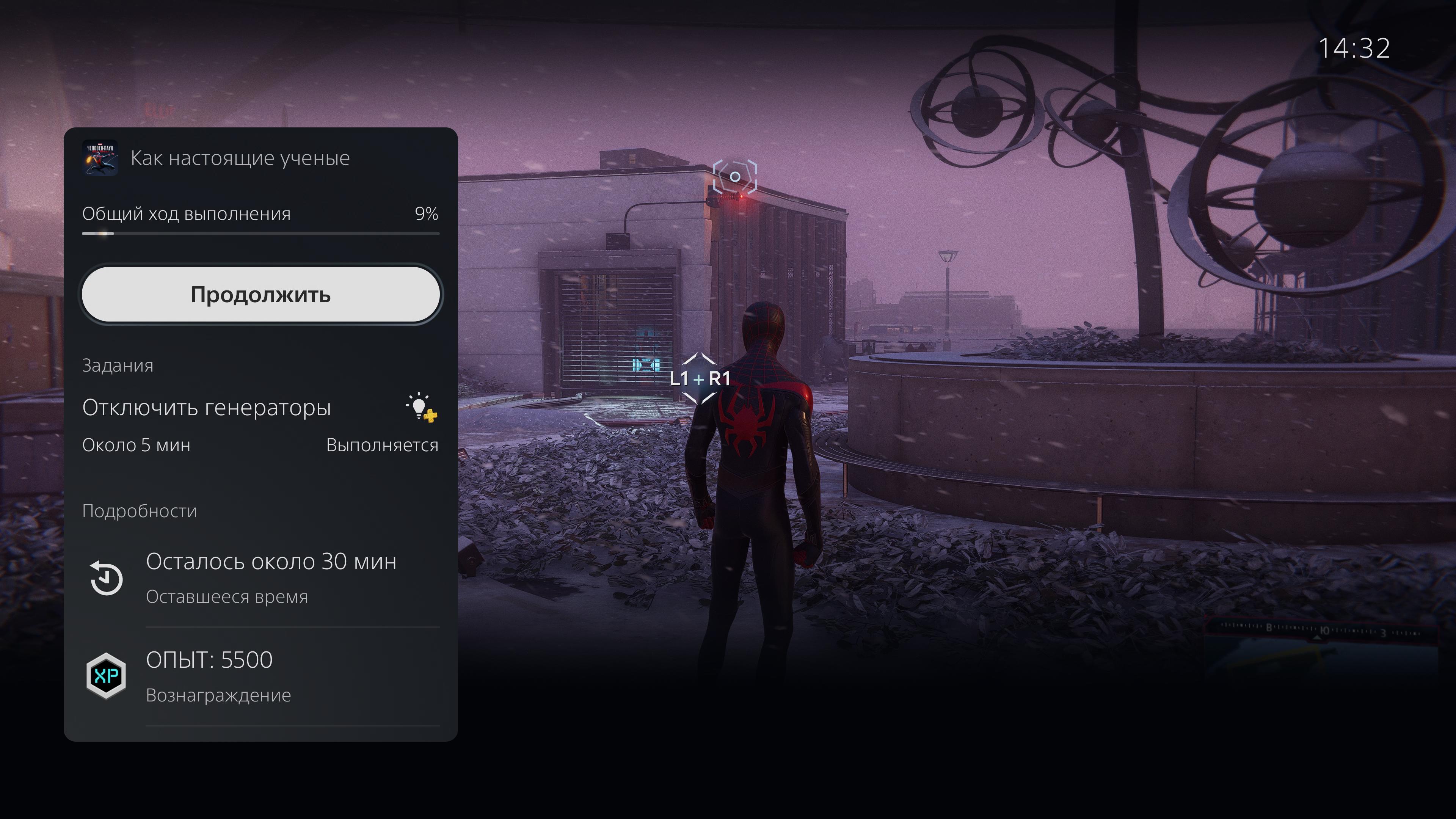Click the Spider-Man game thumbnail

pyautogui.click(x=100, y=158)
